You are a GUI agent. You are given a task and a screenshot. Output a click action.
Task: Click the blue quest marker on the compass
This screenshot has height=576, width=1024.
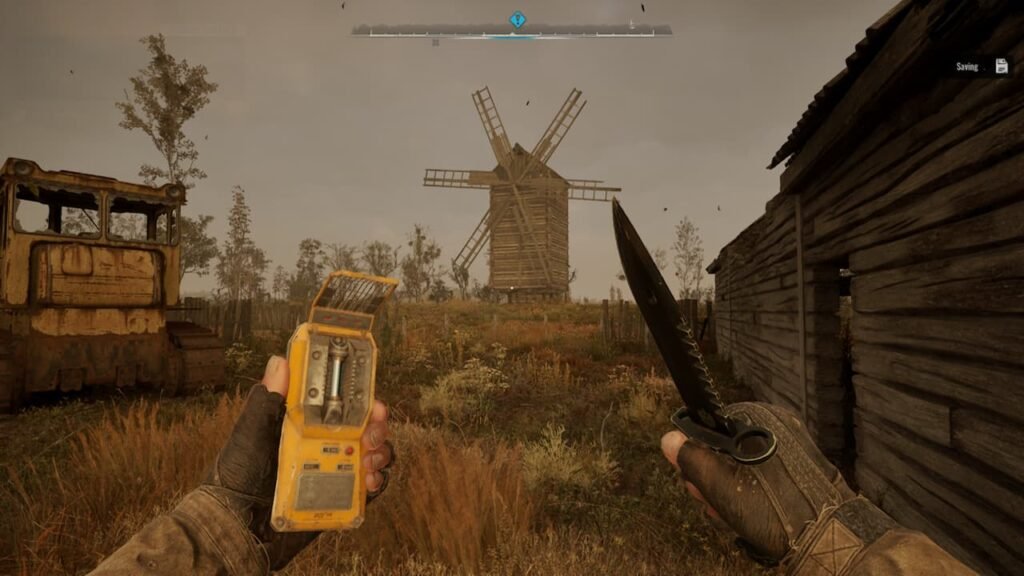(517, 20)
